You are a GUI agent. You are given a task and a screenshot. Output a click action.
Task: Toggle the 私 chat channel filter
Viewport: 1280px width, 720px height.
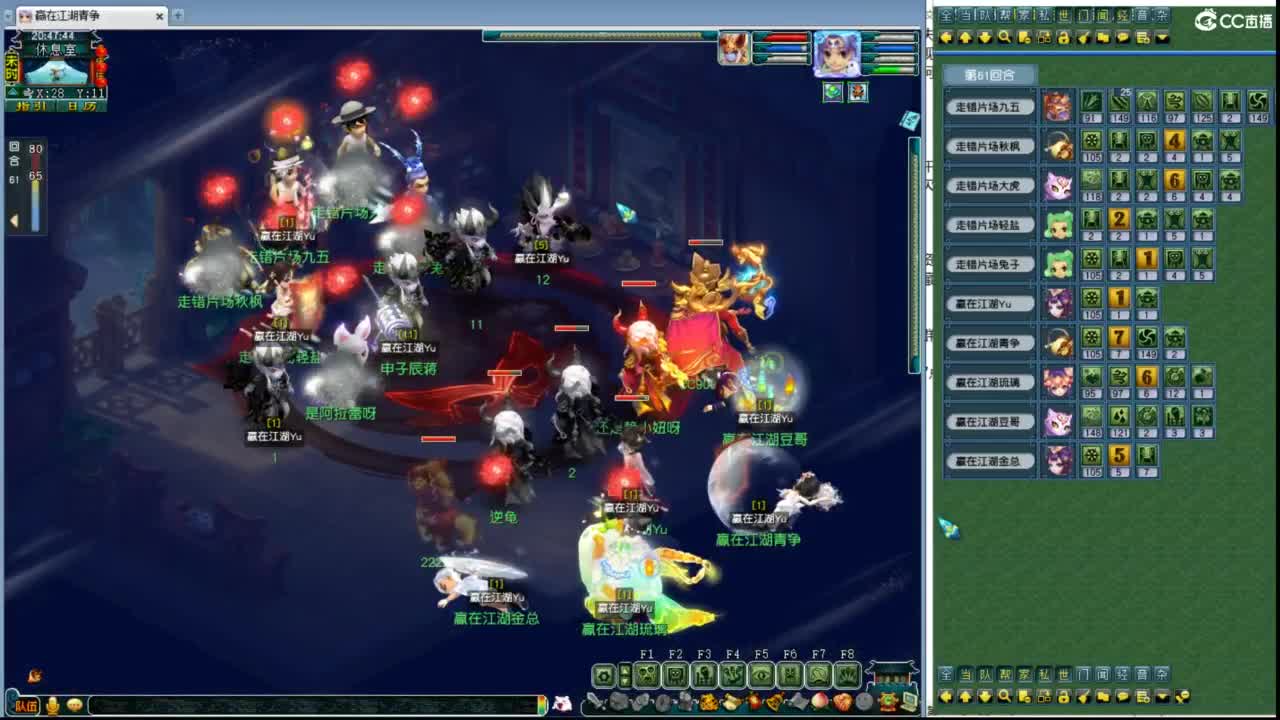(x=1046, y=15)
